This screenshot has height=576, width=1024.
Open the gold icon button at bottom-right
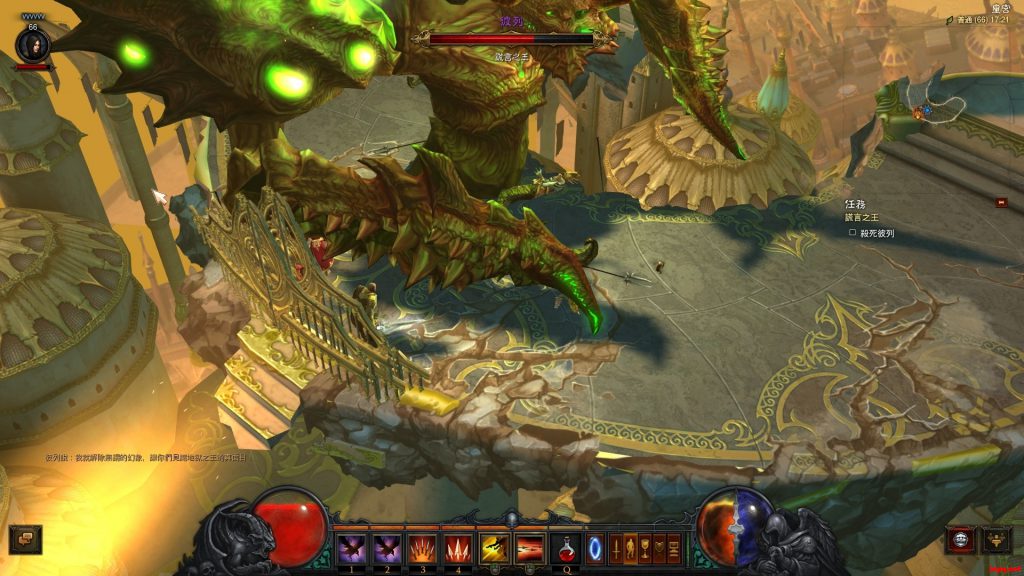pos(996,540)
